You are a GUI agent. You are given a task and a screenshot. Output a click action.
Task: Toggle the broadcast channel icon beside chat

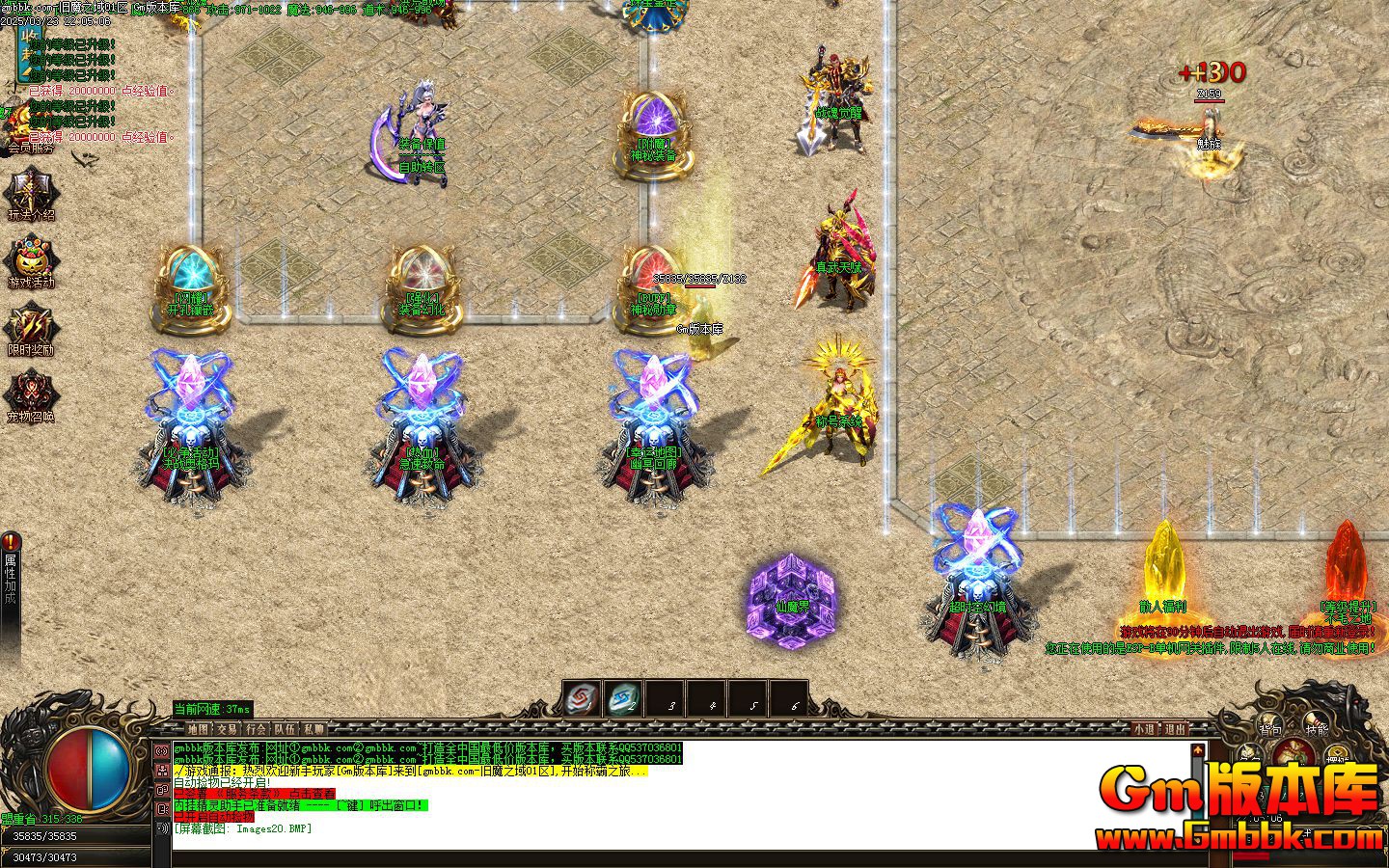[x=161, y=750]
